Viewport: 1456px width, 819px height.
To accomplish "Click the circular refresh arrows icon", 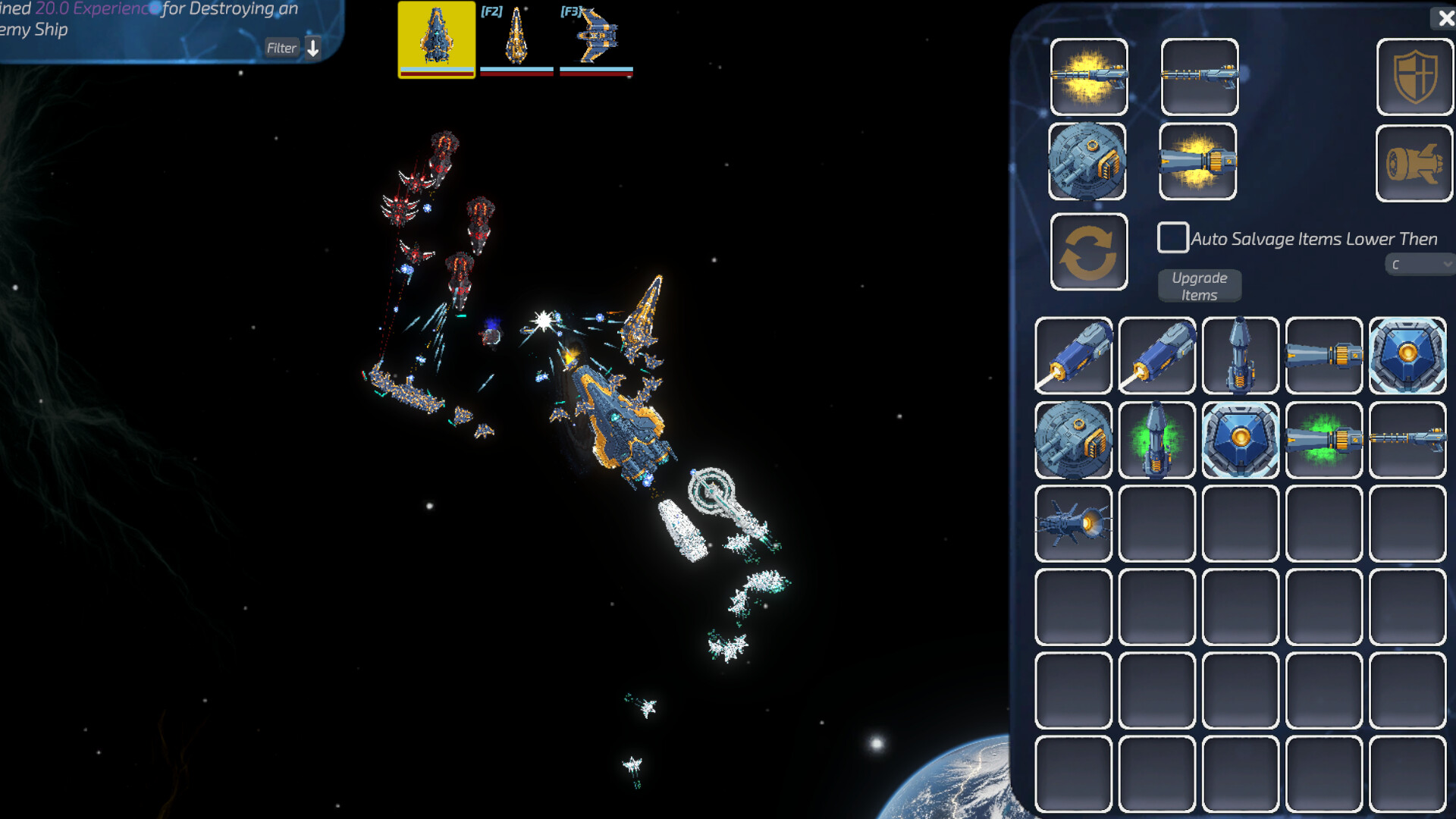I will [1090, 251].
